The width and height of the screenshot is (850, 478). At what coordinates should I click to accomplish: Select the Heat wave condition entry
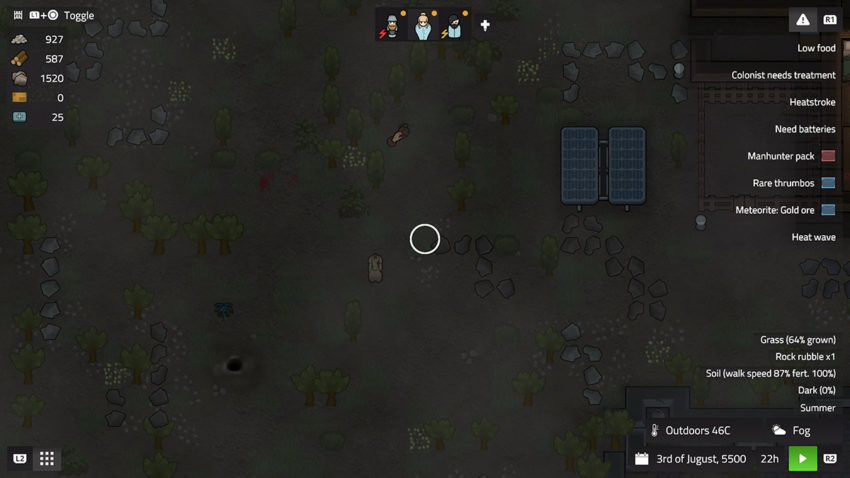point(813,237)
